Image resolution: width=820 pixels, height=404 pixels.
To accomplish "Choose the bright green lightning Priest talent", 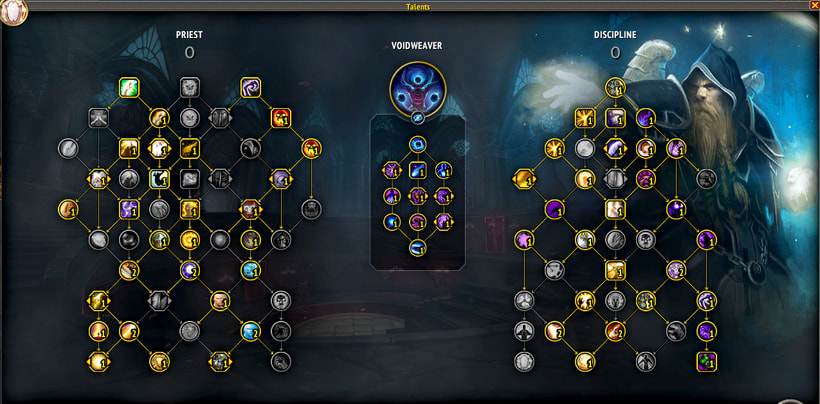I will [128, 87].
